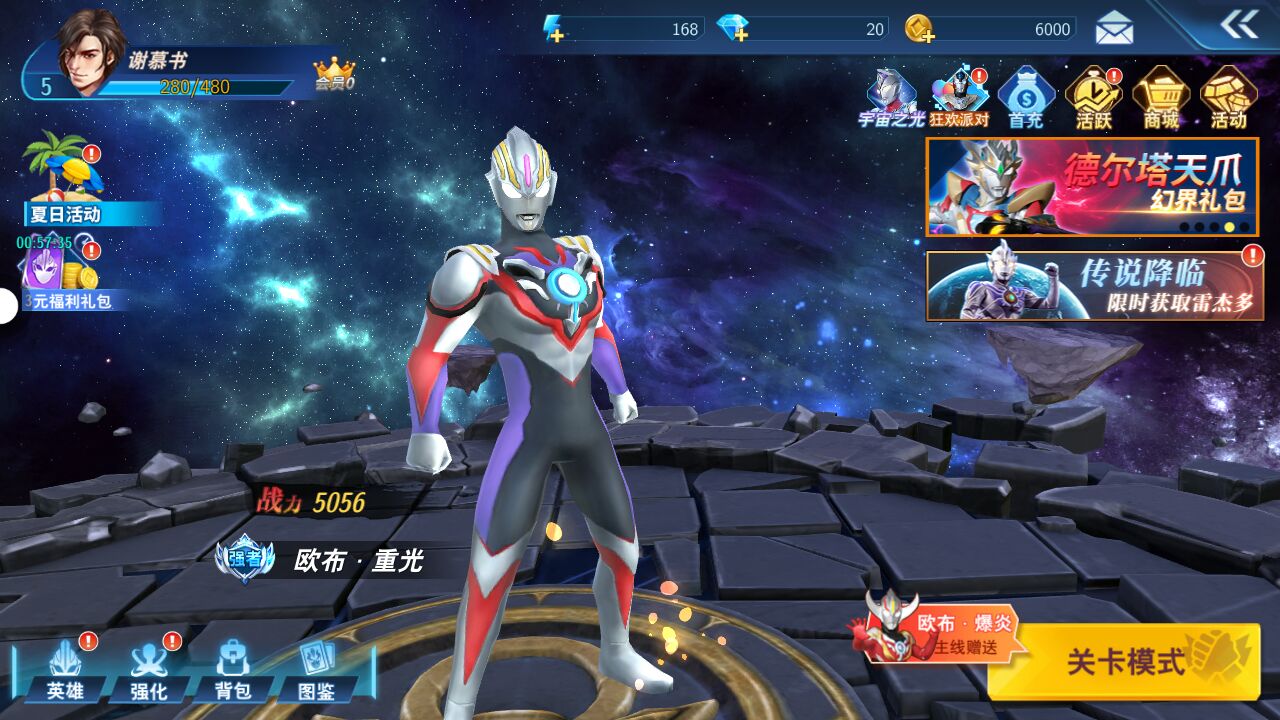Open the 宇宙之光 event icon
Screen dimensions: 1280x720
pyautogui.click(x=891, y=99)
